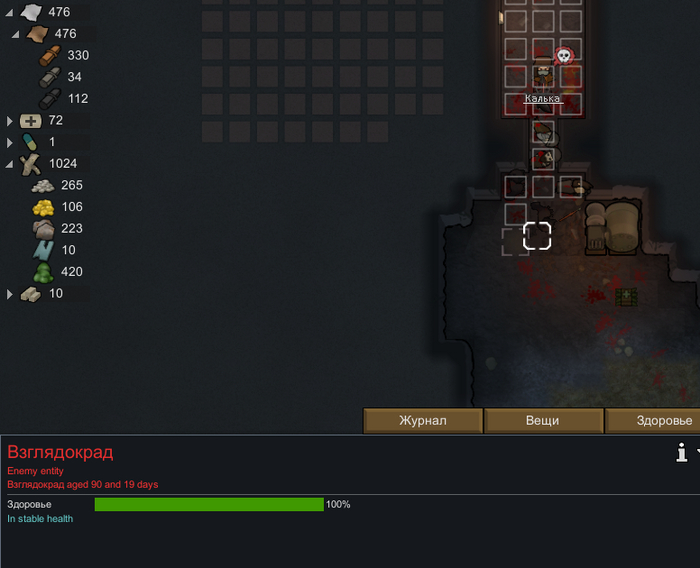Open the info card via the i icon

(682, 453)
